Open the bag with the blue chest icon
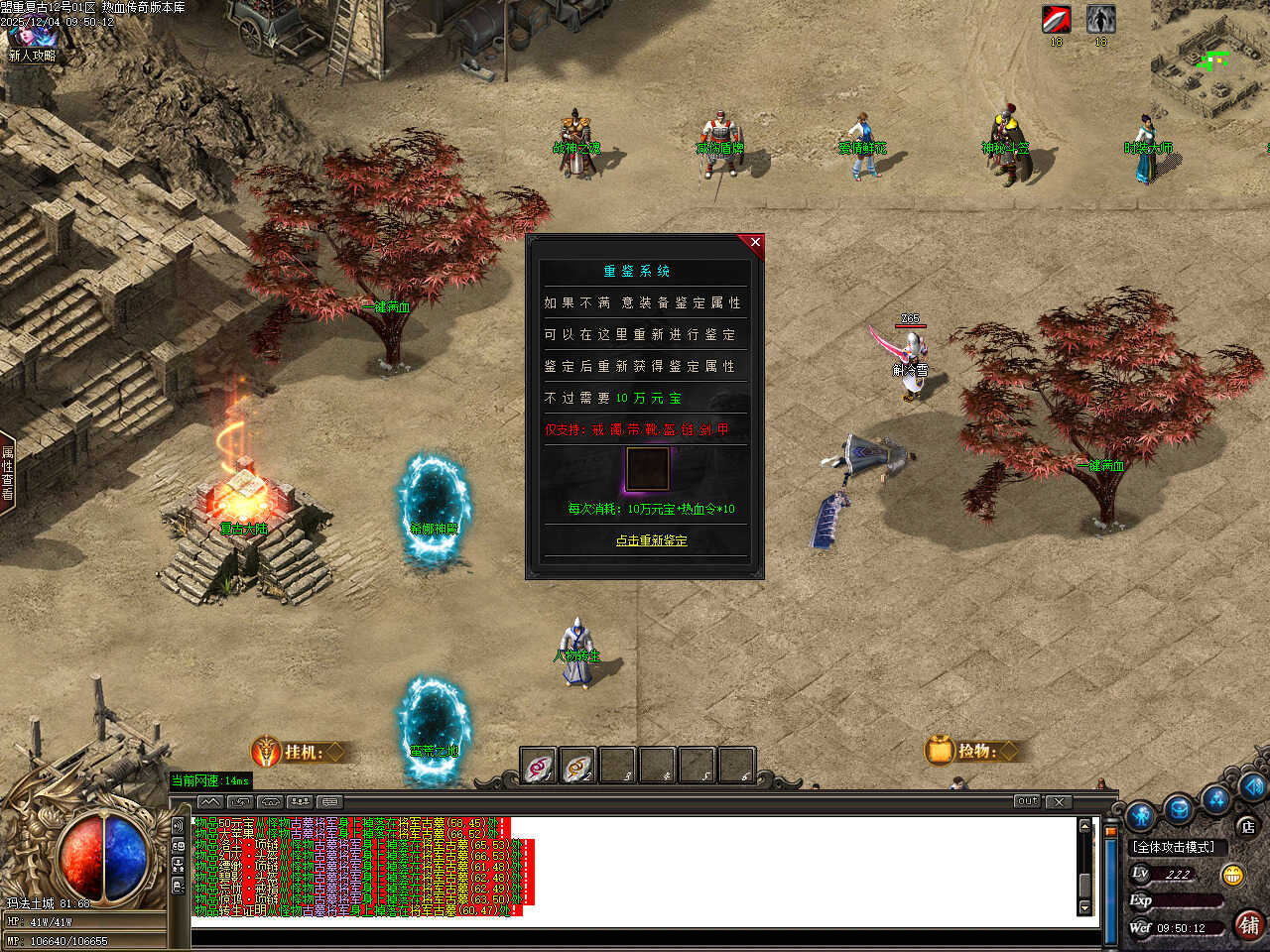 tap(1179, 809)
